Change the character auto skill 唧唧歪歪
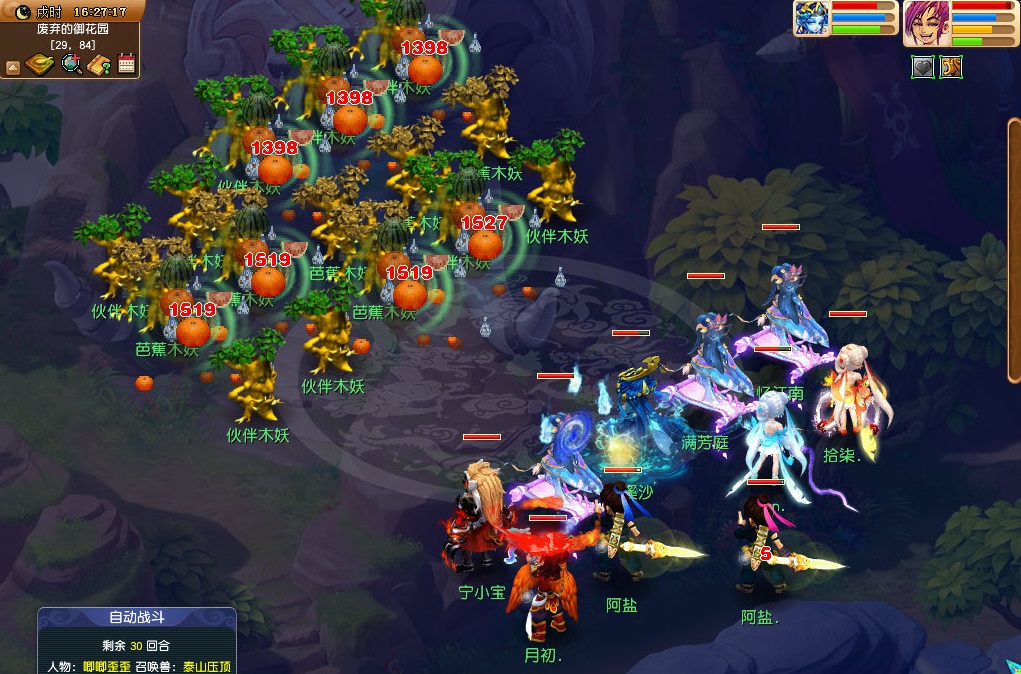 106,666
